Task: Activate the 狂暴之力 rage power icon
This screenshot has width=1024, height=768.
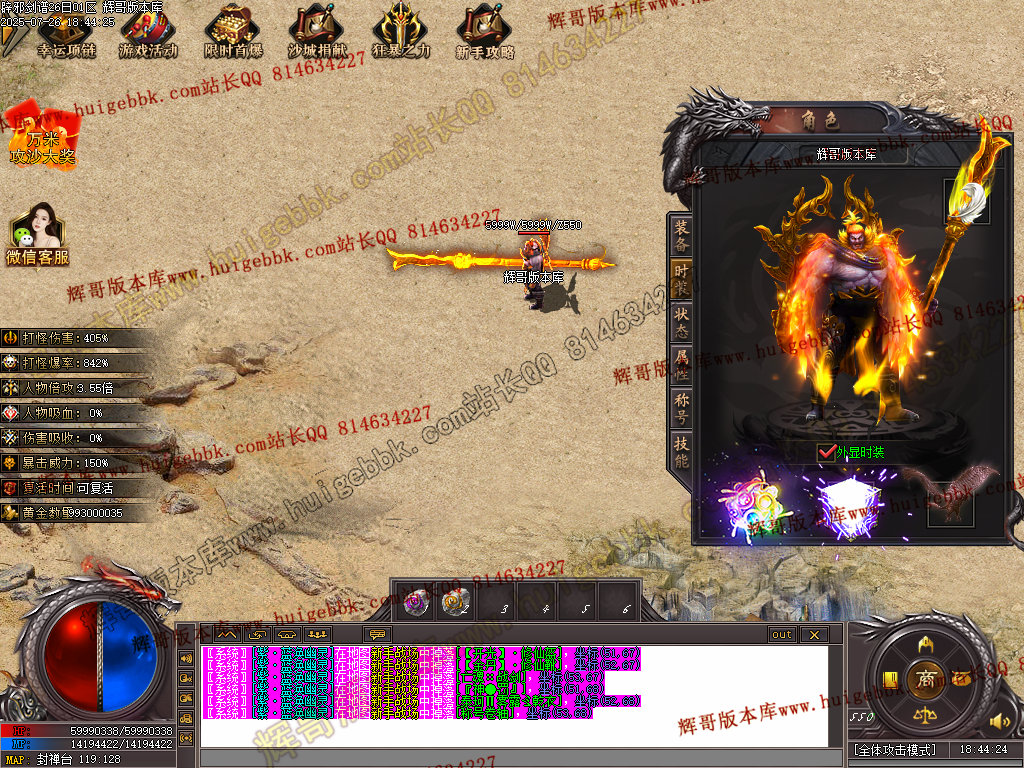Action: [401, 33]
